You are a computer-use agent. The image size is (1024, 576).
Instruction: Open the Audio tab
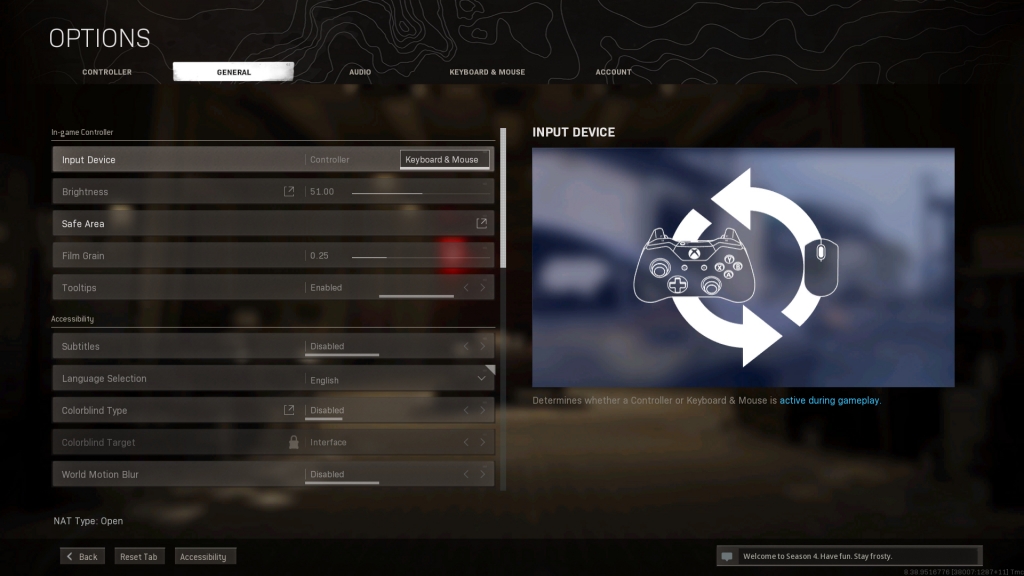click(x=360, y=72)
